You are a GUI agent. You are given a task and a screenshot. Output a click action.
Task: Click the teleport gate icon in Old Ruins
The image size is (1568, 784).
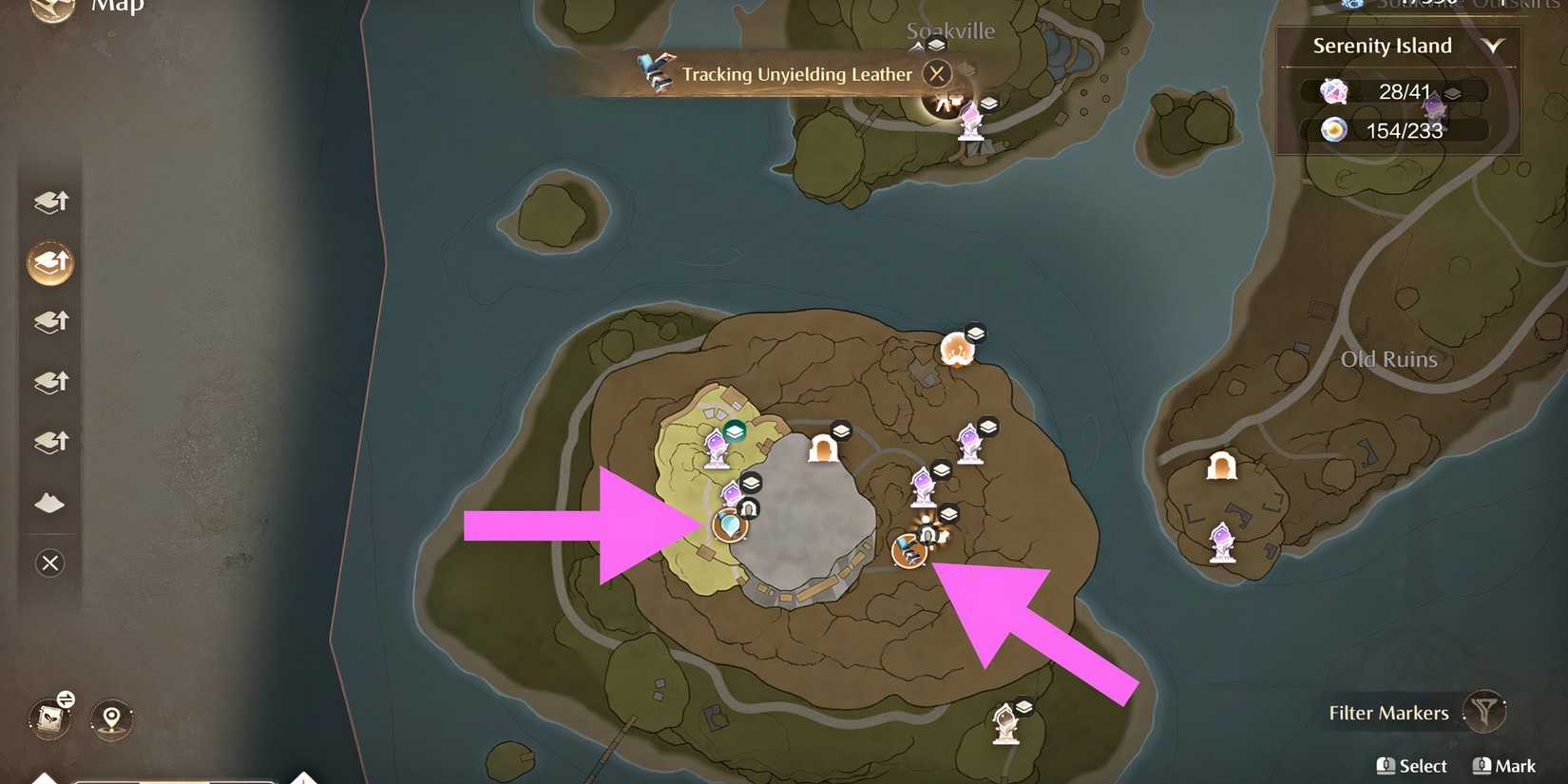coord(1221,465)
